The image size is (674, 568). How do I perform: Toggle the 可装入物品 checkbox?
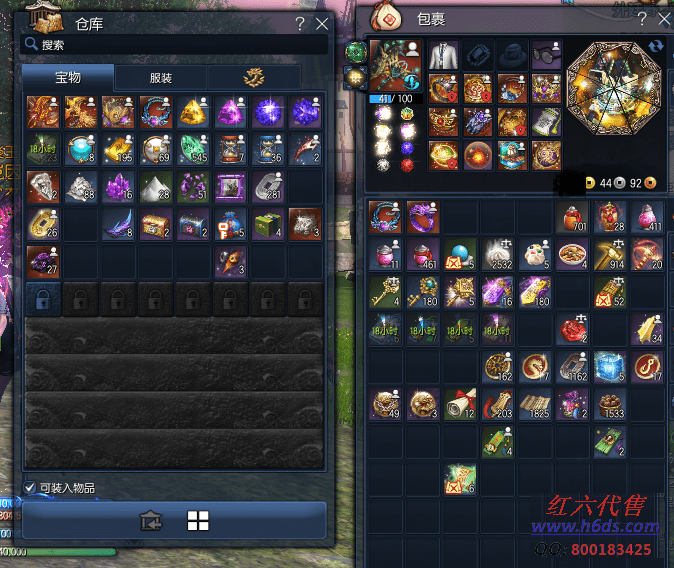(x=30, y=488)
